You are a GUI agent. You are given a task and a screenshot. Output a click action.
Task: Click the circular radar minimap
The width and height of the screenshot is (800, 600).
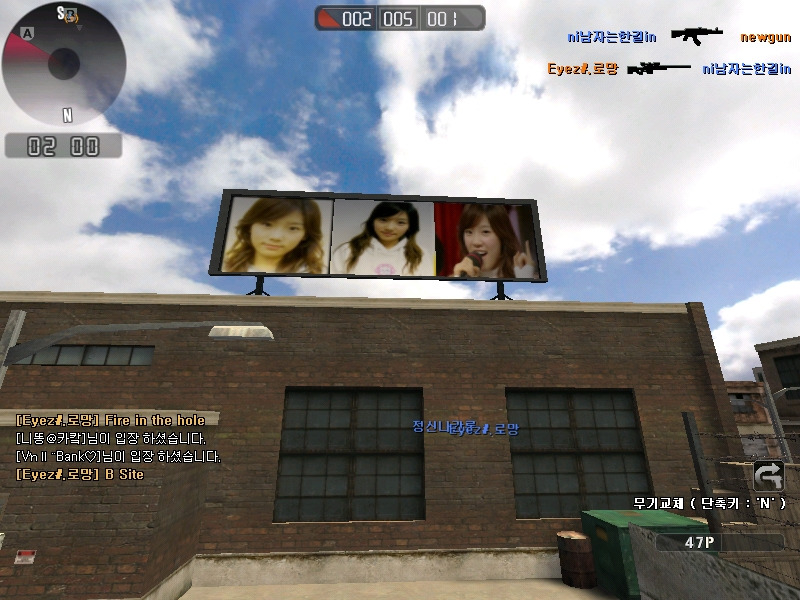tap(63, 63)
